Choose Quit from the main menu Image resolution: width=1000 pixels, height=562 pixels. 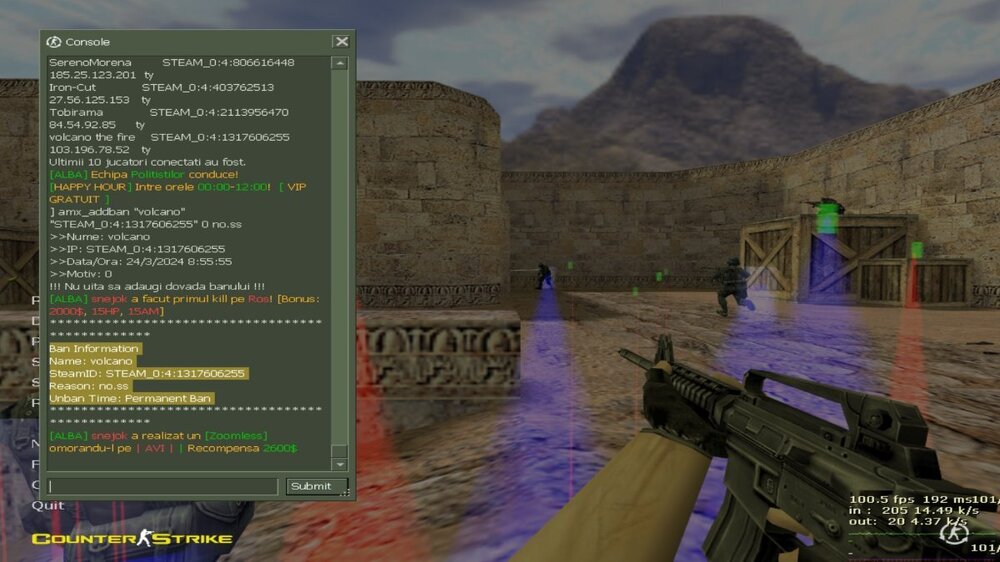(47, 505)
